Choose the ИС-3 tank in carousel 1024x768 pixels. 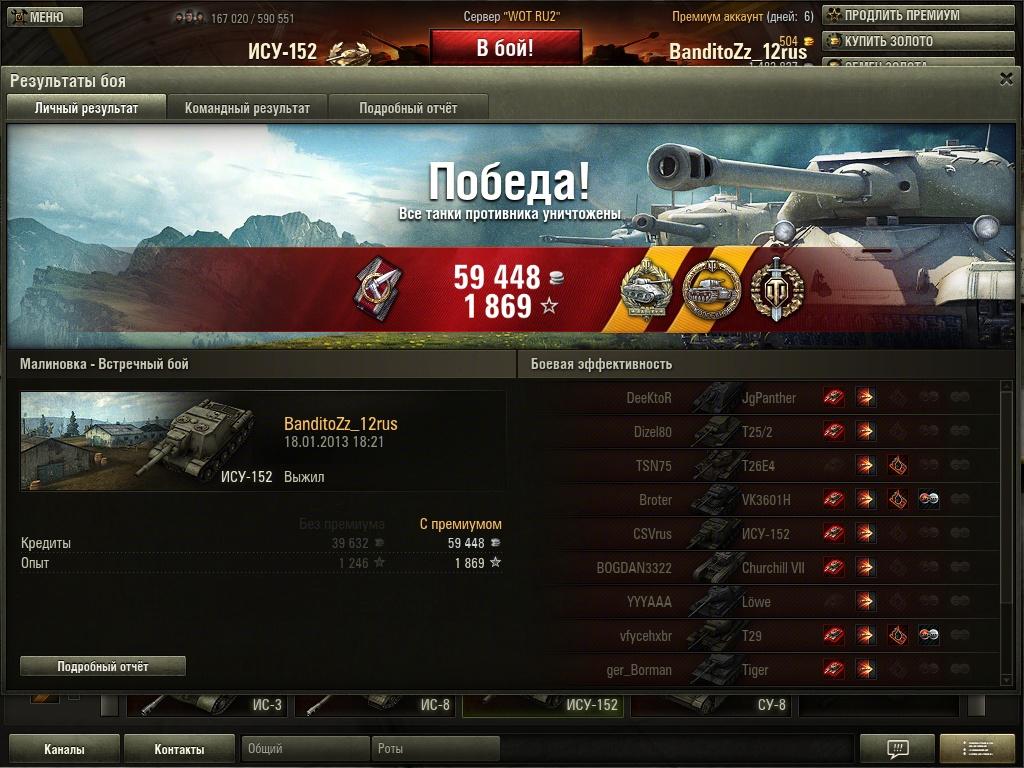(207, 705)
